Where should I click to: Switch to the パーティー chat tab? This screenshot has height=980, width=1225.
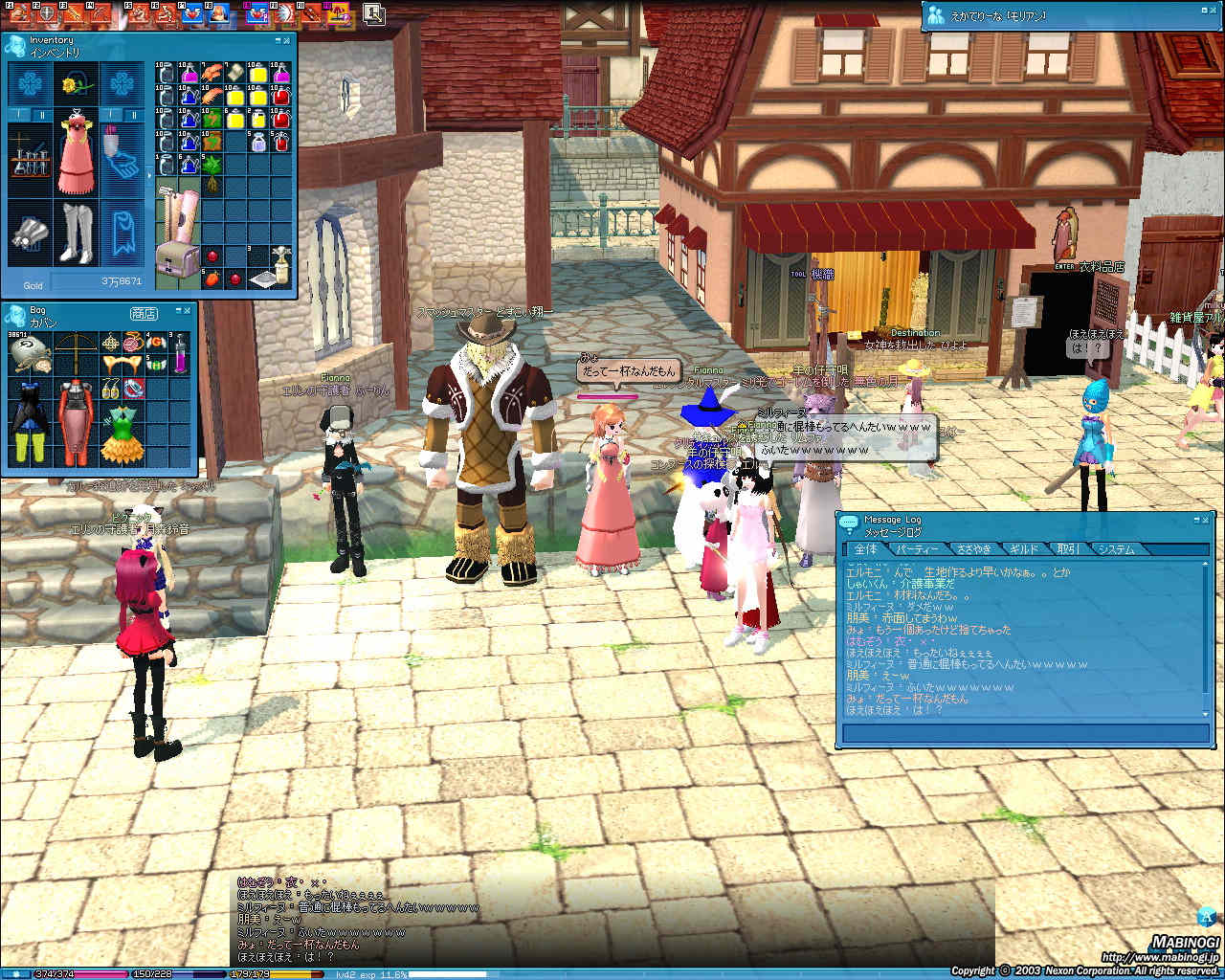[x=917, y=549]
